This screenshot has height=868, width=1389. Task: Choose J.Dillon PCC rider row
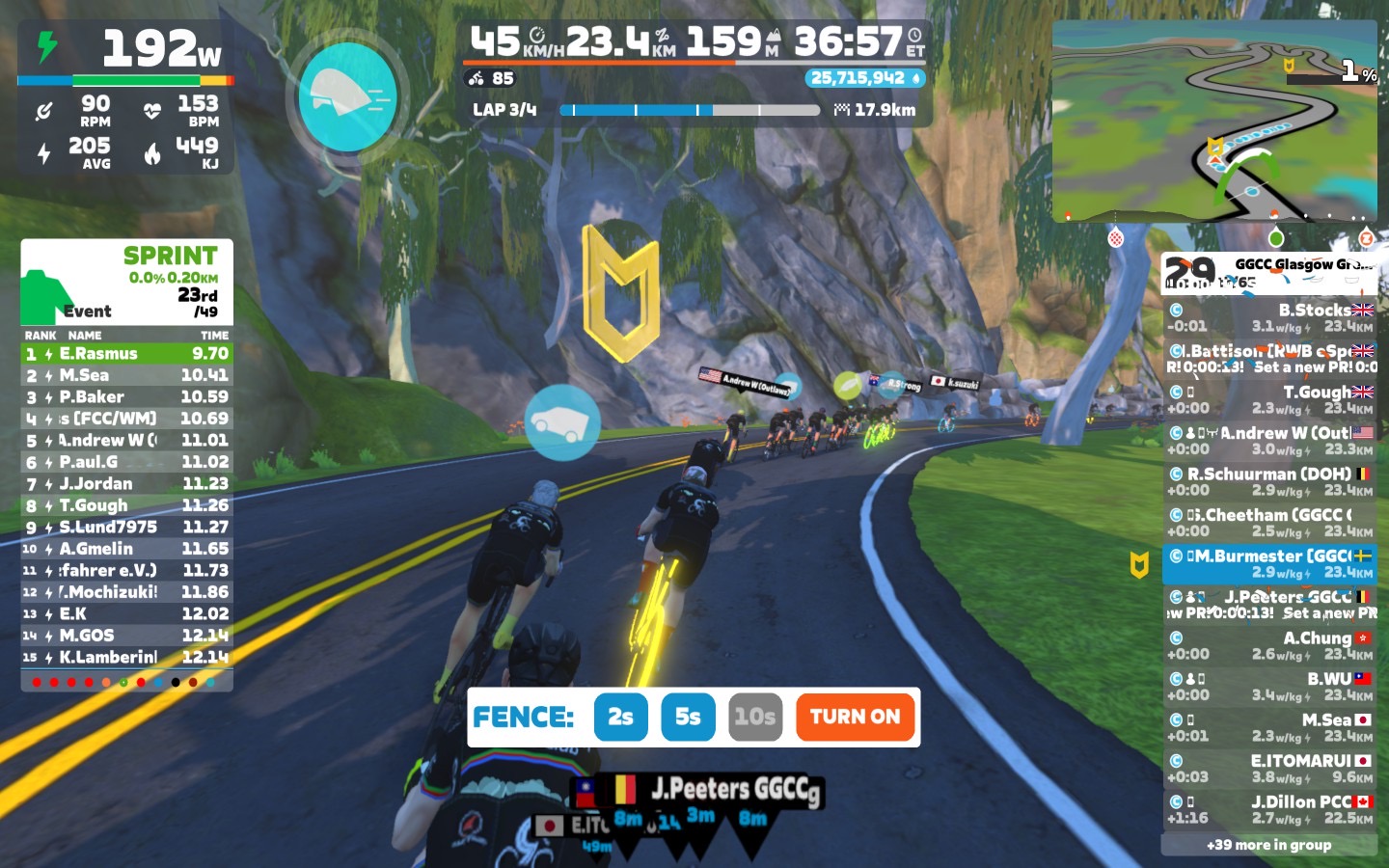1268,809
